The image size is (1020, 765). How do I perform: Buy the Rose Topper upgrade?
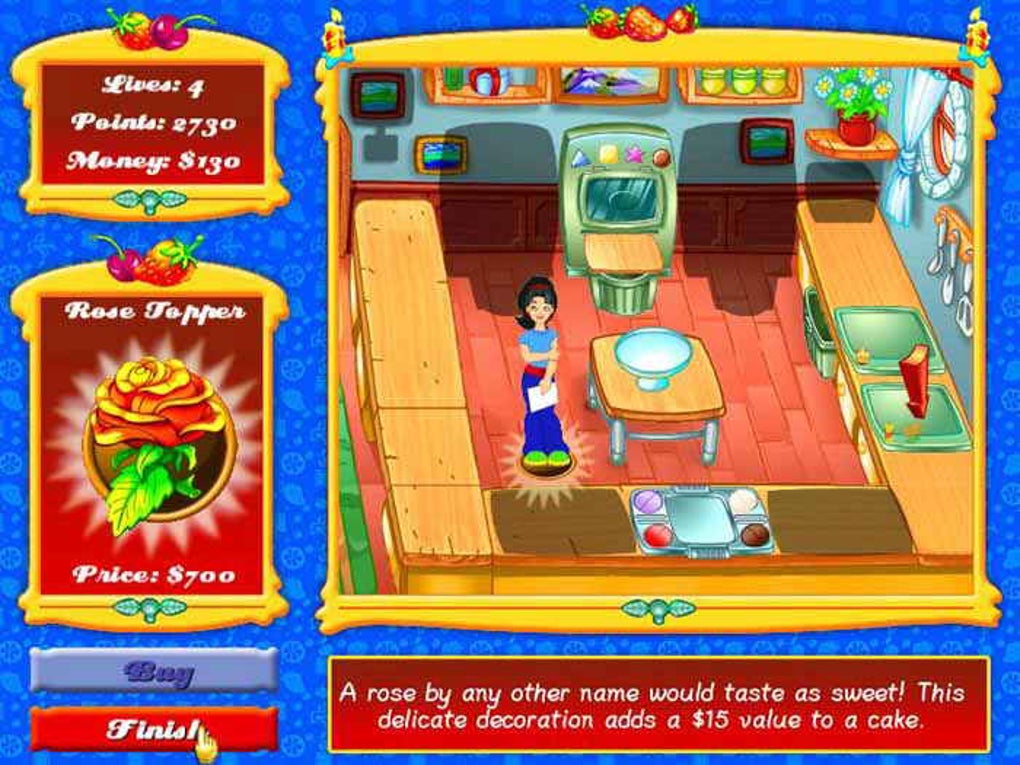(153, 671)
